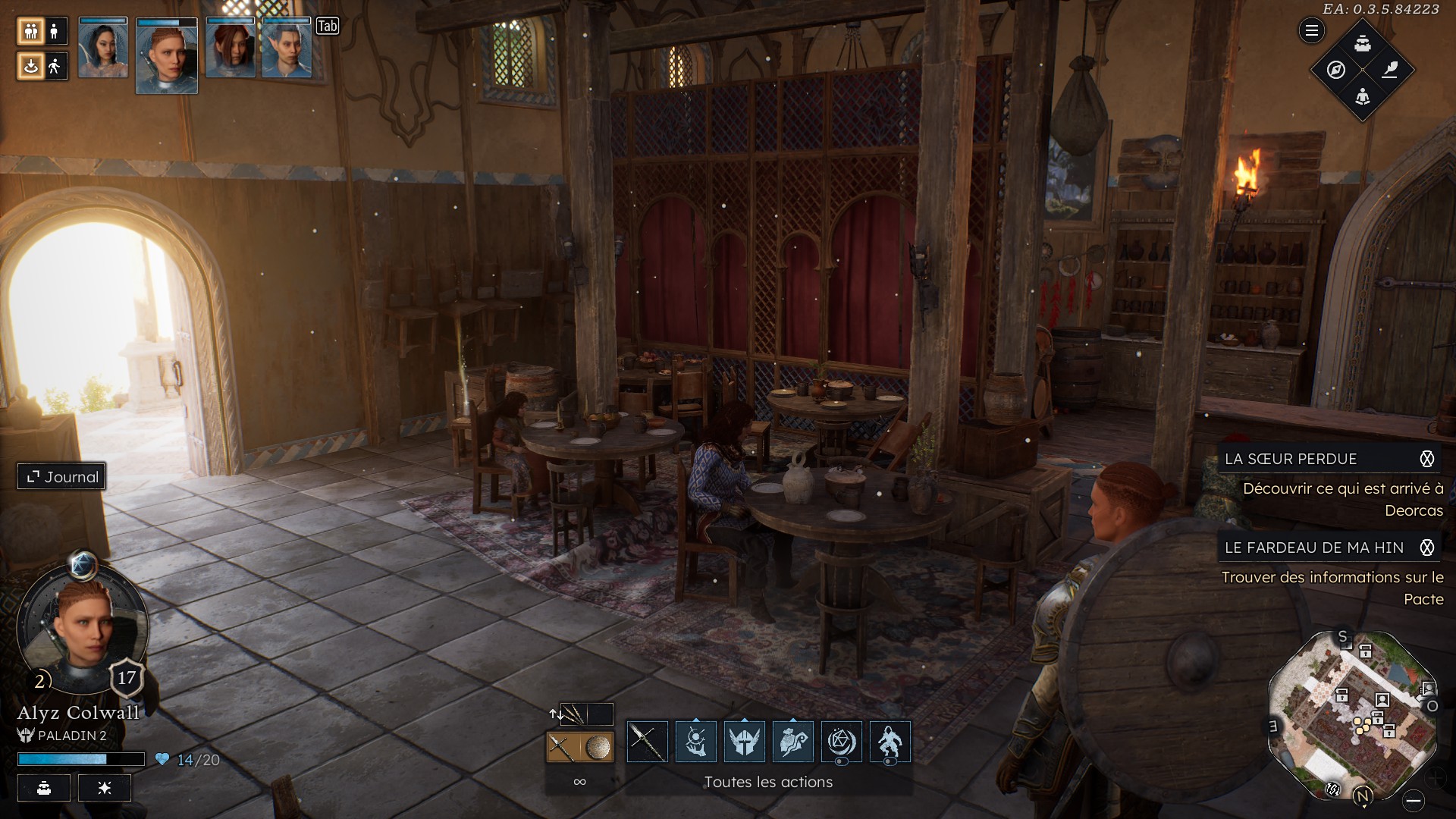
Task: Select the dark-haired companion portrait
Action: point(103,49)
